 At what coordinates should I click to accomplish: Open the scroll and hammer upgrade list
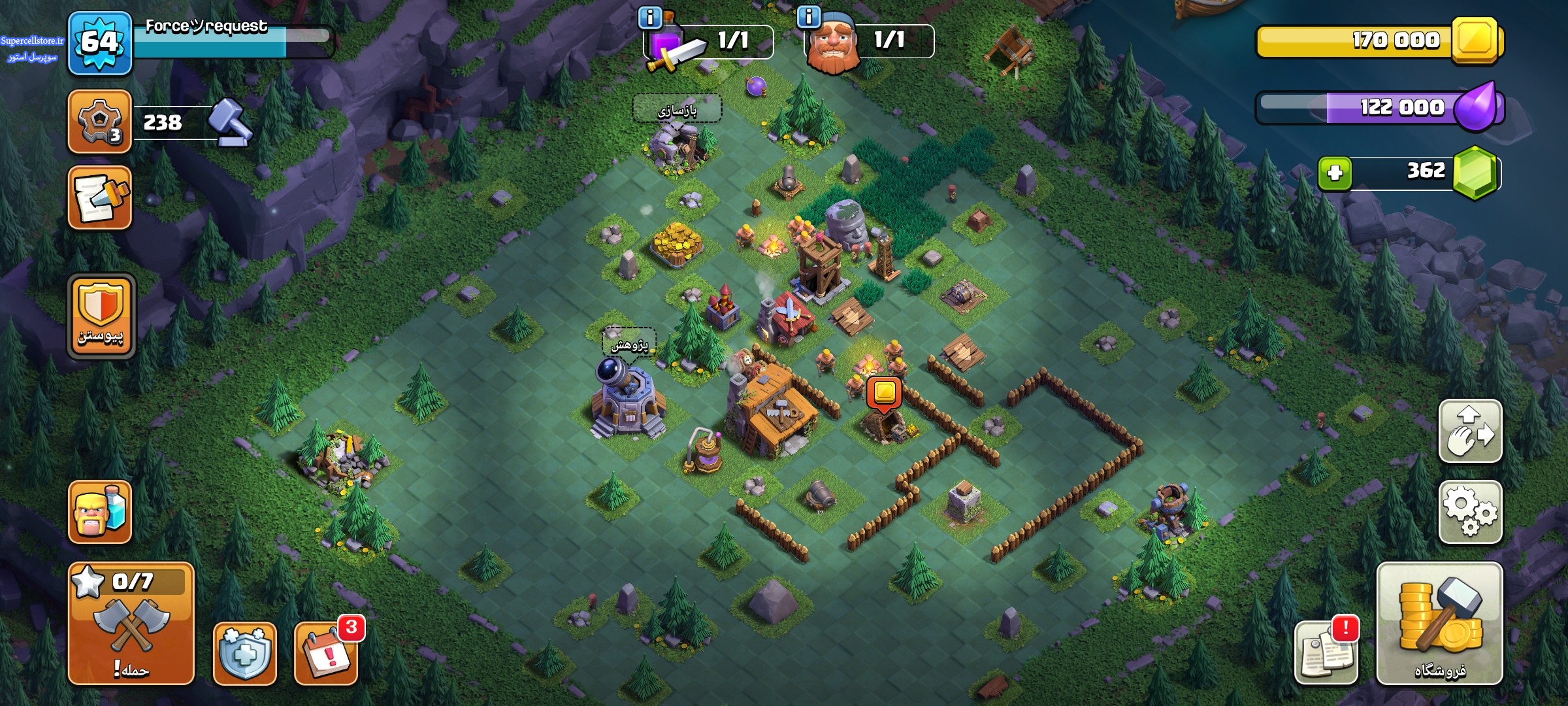pyautogui.click(x=100, y=197)
